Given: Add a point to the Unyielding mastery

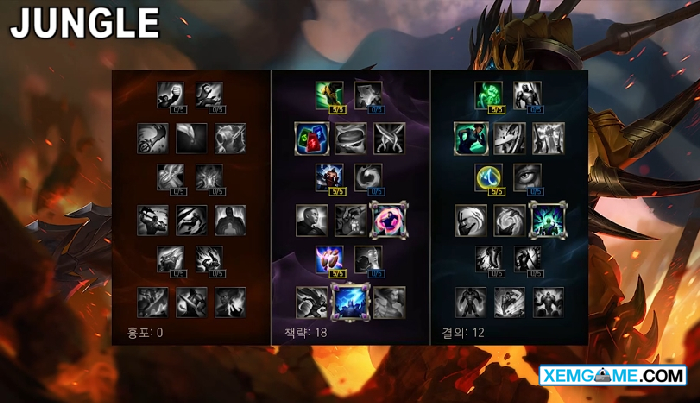Looking at the screenshot, I should coord(528,94).
